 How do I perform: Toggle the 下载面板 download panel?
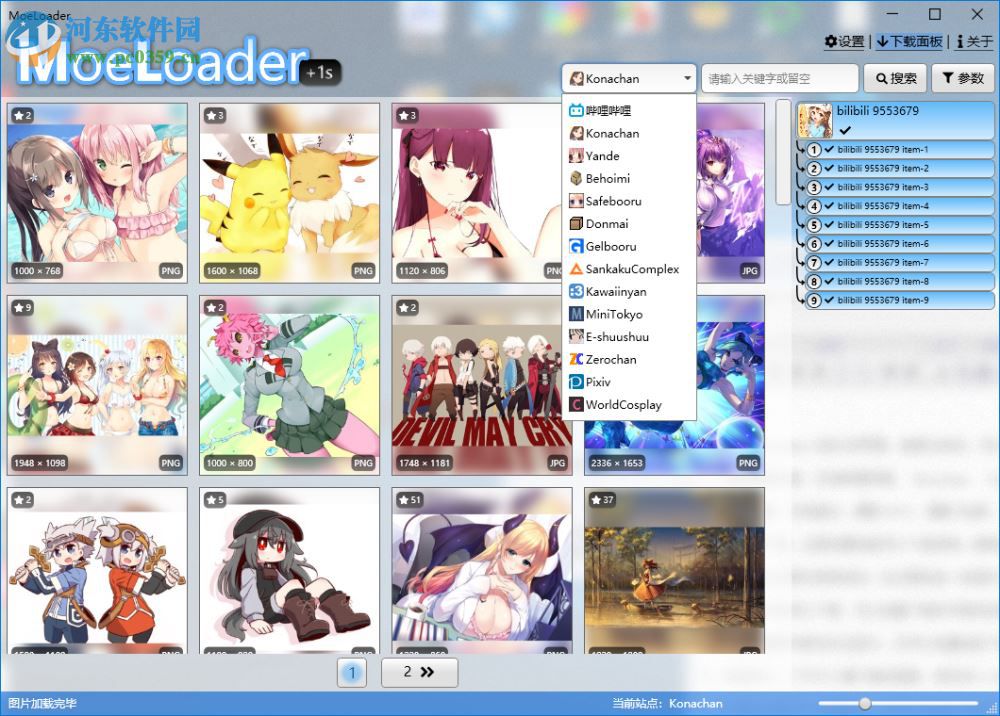(x=909, y=42)
